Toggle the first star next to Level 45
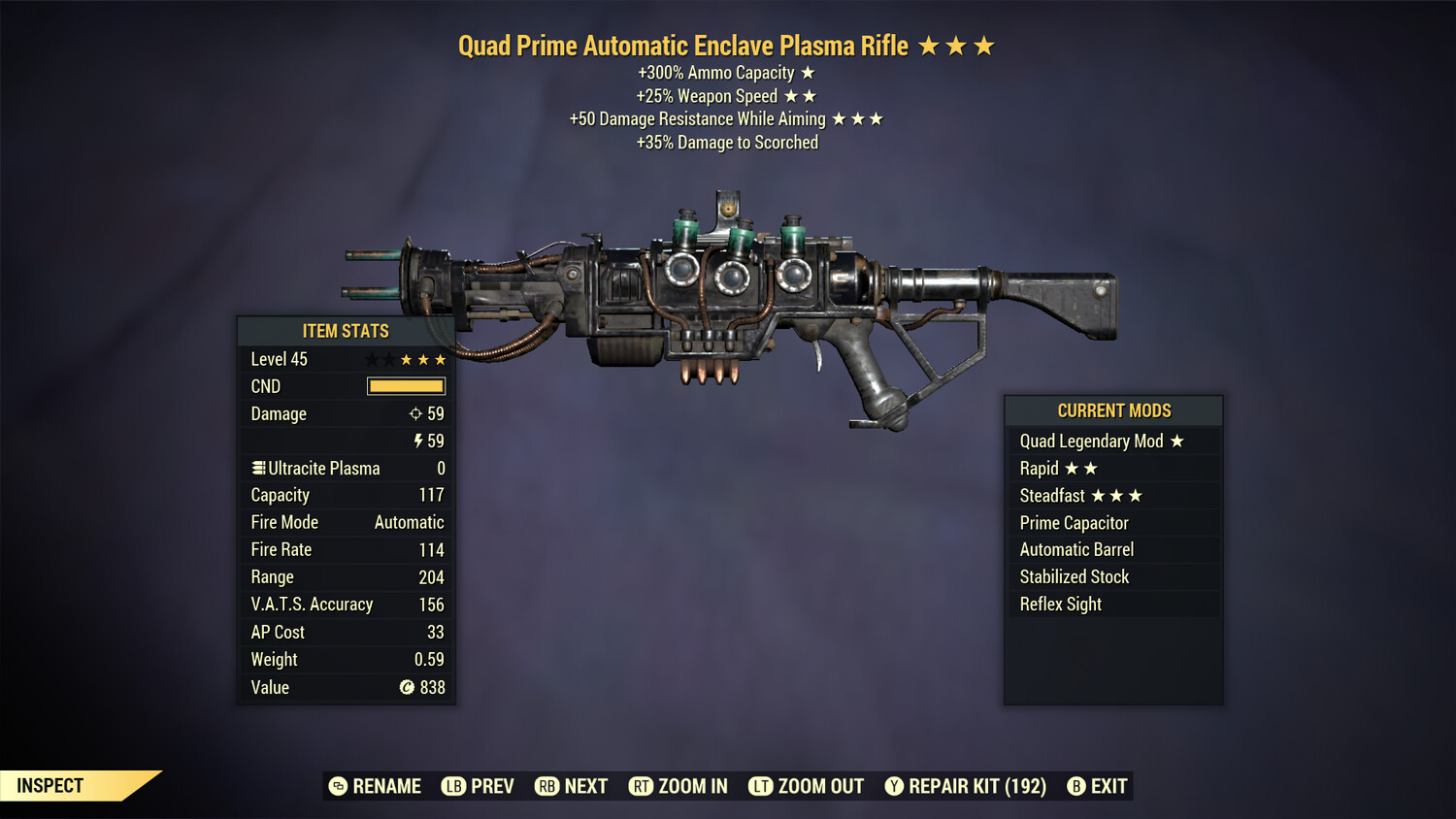Image resolution: width=1456 pixels, height=819 pixels. tap(372, 358)
